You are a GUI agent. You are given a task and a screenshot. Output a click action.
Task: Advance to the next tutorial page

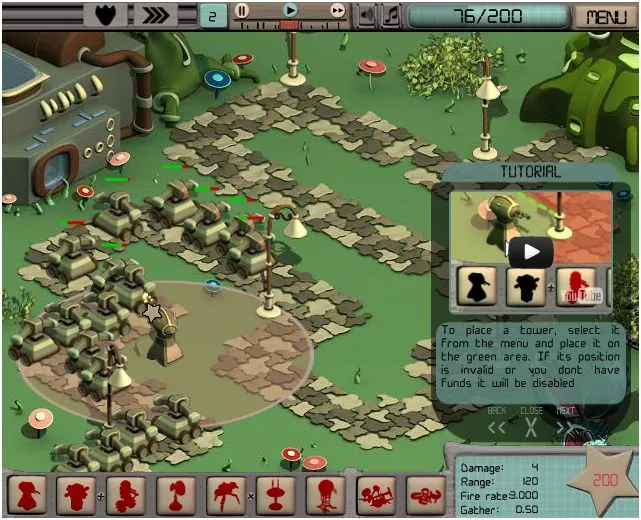click(x=565, y=427)
